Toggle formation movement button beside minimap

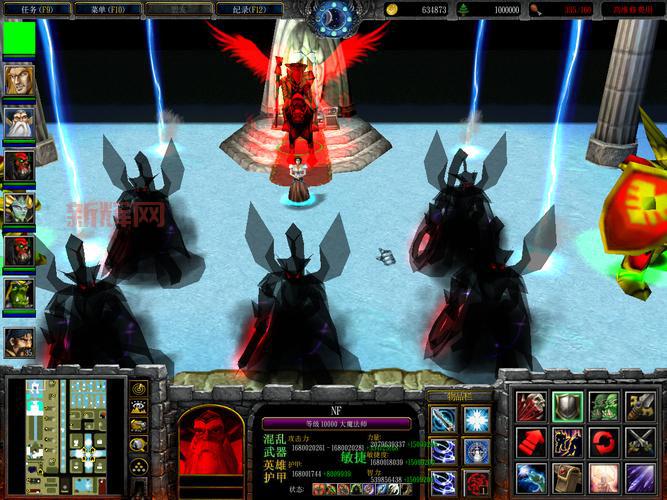139,466
